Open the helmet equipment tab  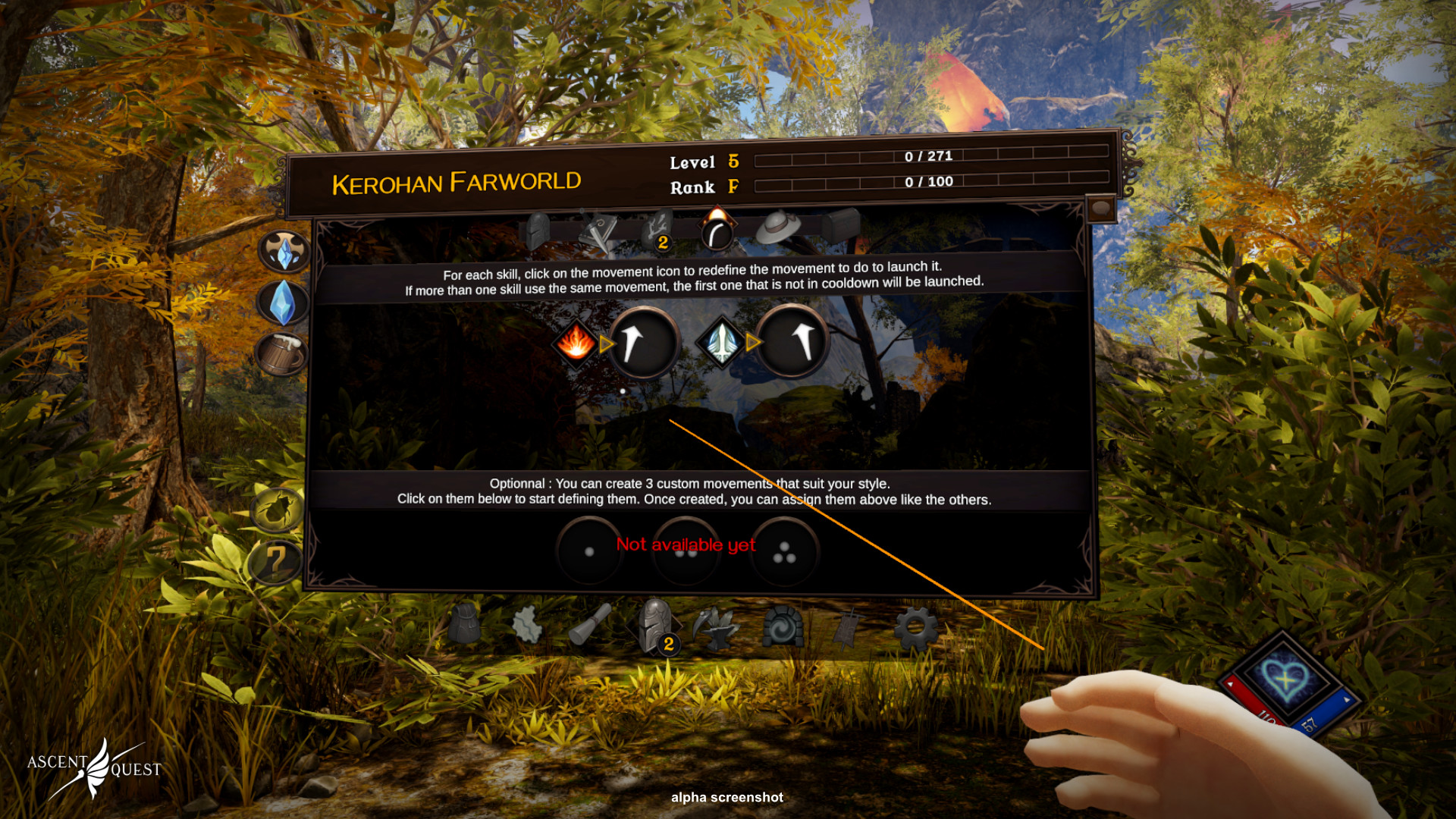pyautogui.click(x=535, y=231)
